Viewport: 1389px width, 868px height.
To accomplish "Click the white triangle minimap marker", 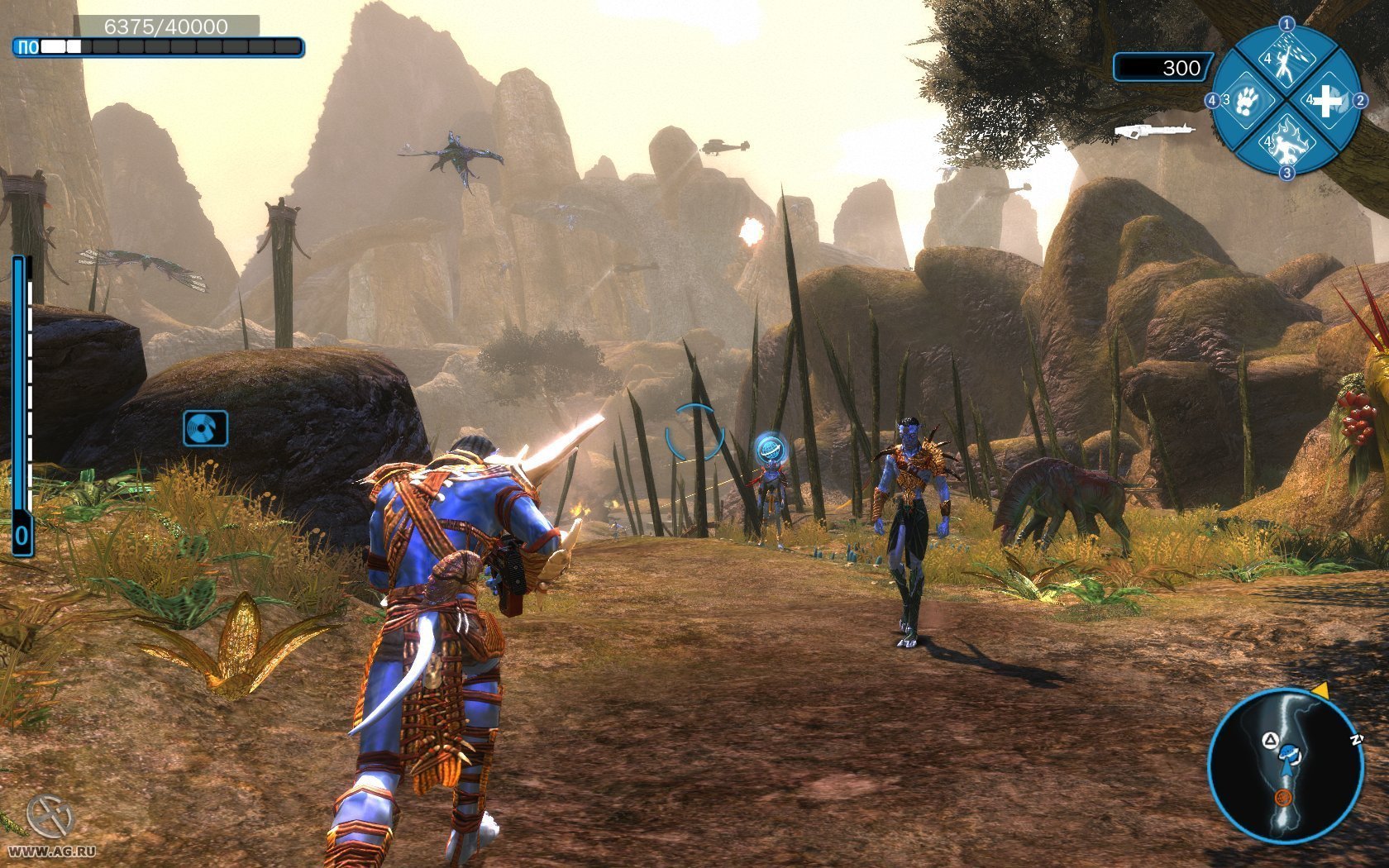I will [x=1267, y=739].
